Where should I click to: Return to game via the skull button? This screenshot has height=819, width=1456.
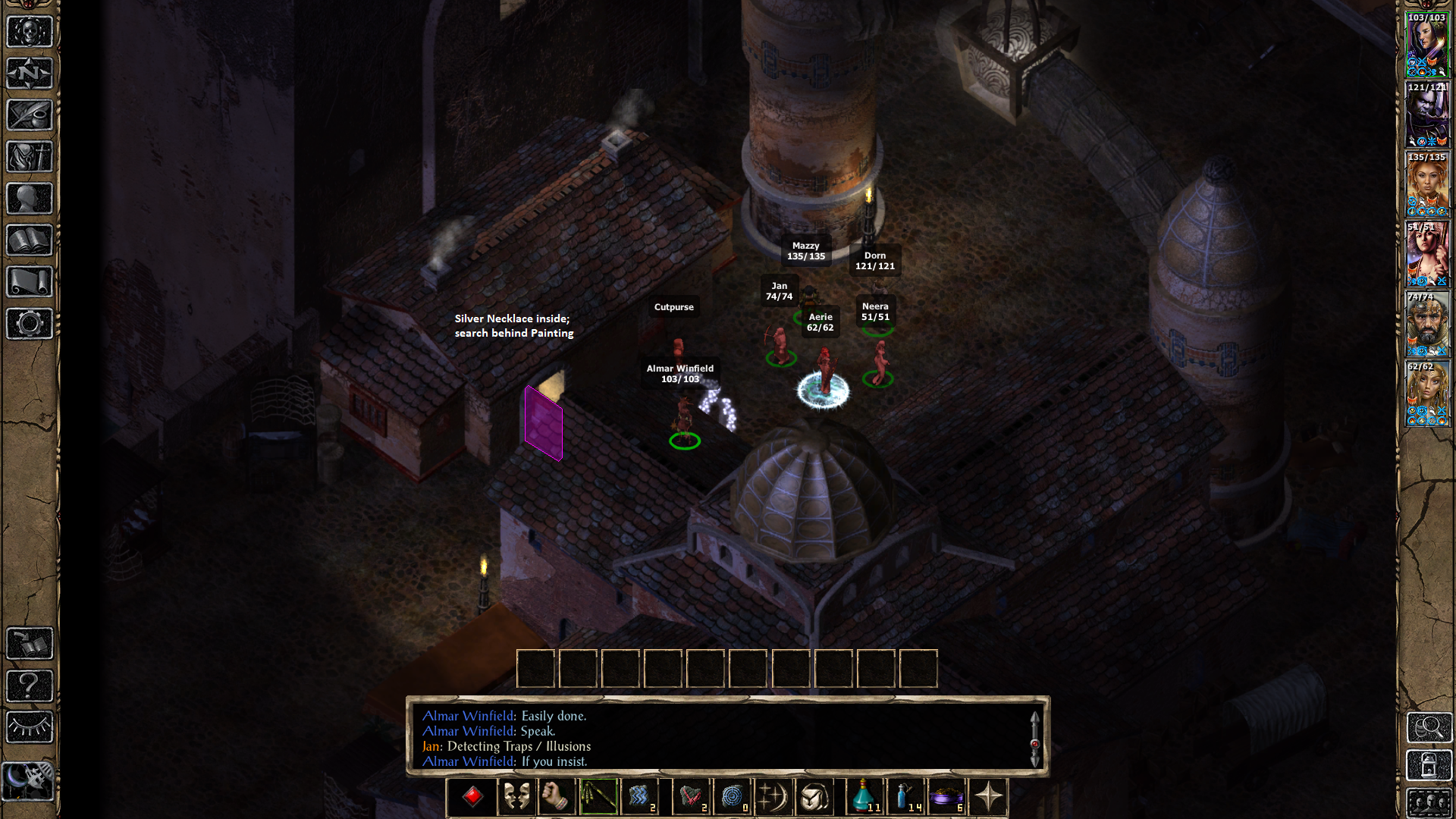[30, 32]
